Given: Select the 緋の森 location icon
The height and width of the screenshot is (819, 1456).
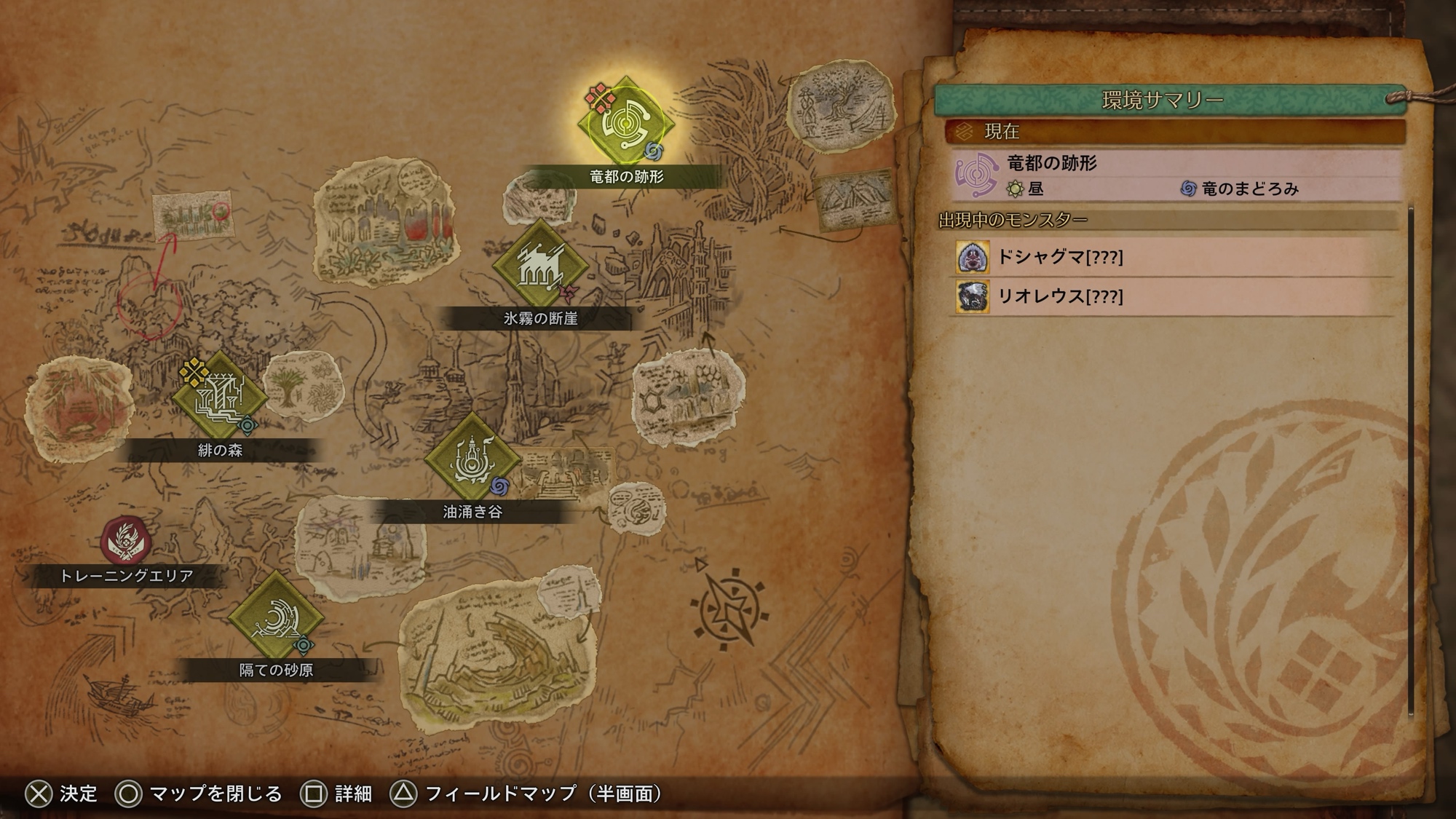Looking at the screenshot, I should pyautogui.click(x=219, y=397).
